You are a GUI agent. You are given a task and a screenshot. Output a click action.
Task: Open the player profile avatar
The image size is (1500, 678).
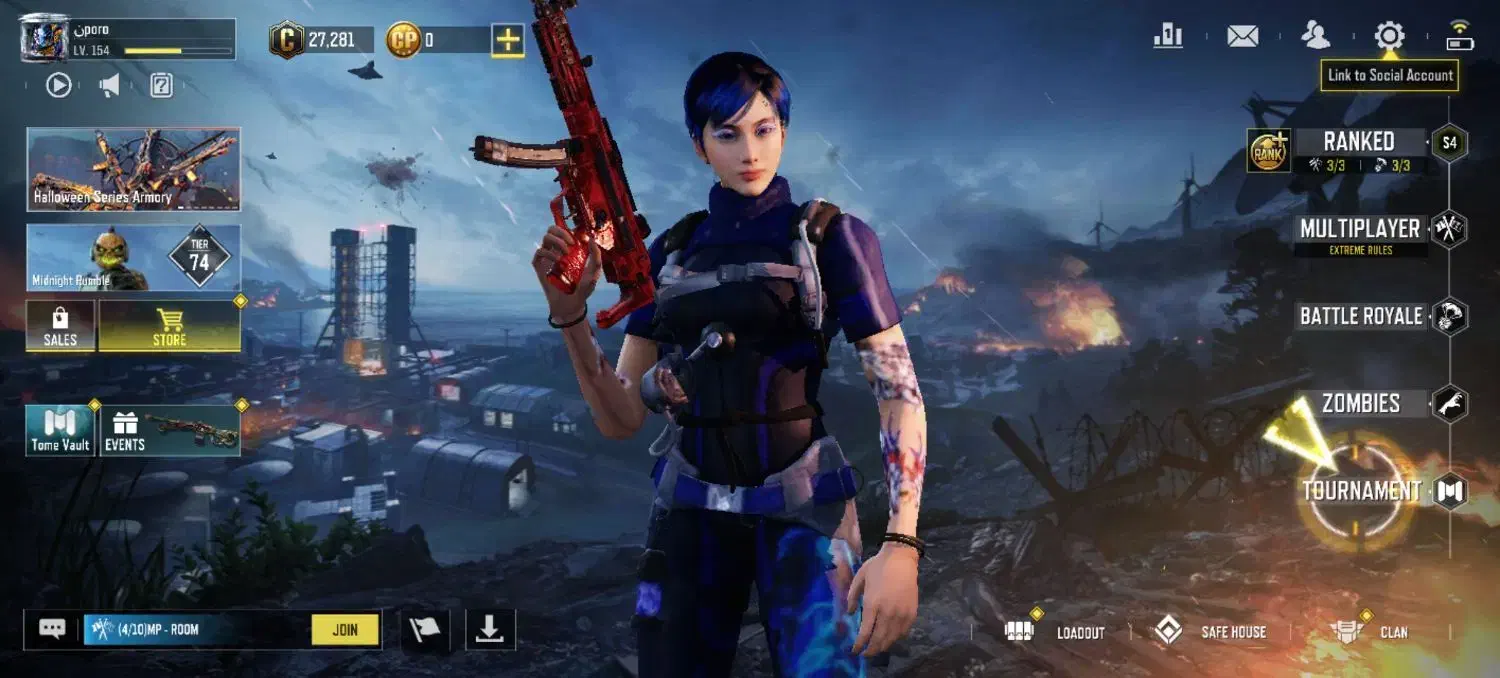(x=44, y=38)
